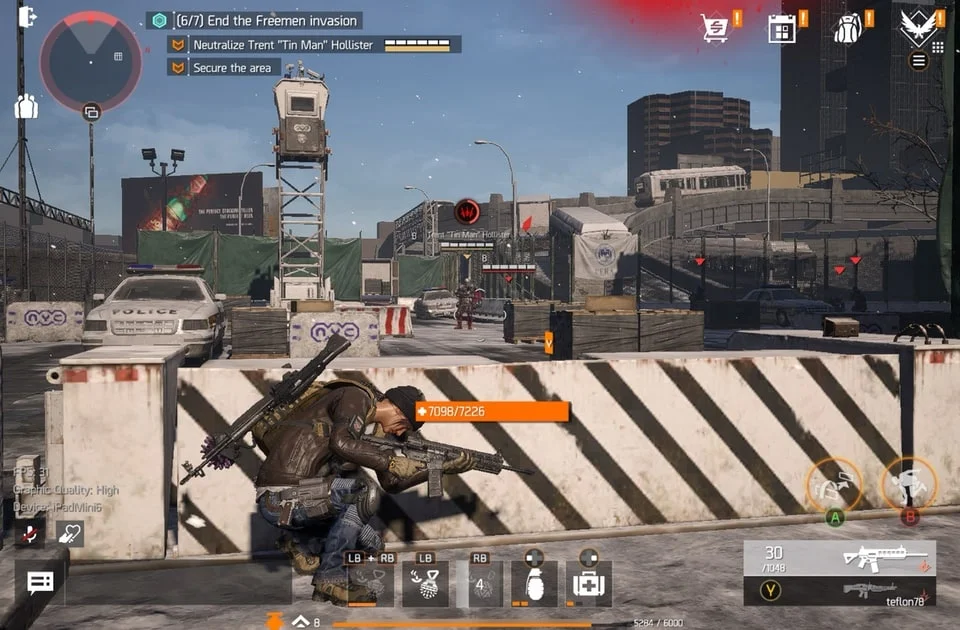Toggle the muted microphone icon

[29, 533]
